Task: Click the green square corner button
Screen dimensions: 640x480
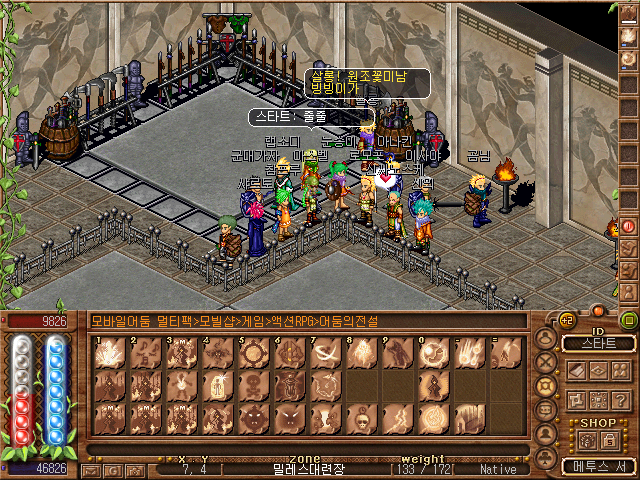Action: pyautogui.click(x=628, y=320)
